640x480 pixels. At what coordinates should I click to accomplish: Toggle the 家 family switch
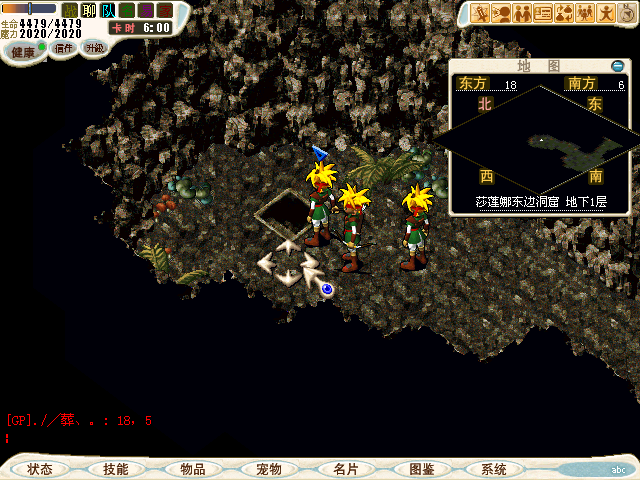tap(165, 11)
